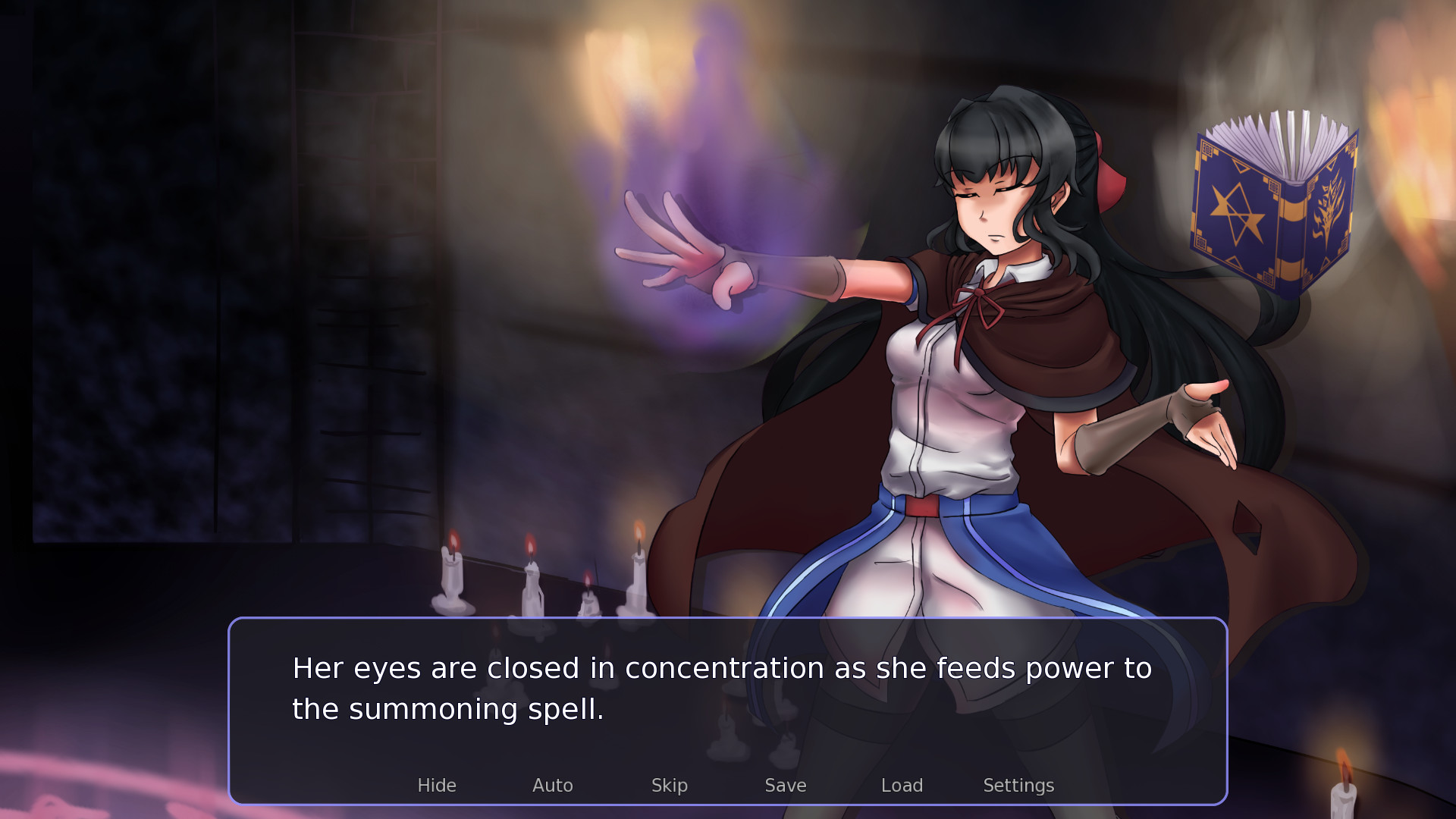Open the Load menu
The image size is (1456, 819).
pyautogui.click(x=902, y=786)
